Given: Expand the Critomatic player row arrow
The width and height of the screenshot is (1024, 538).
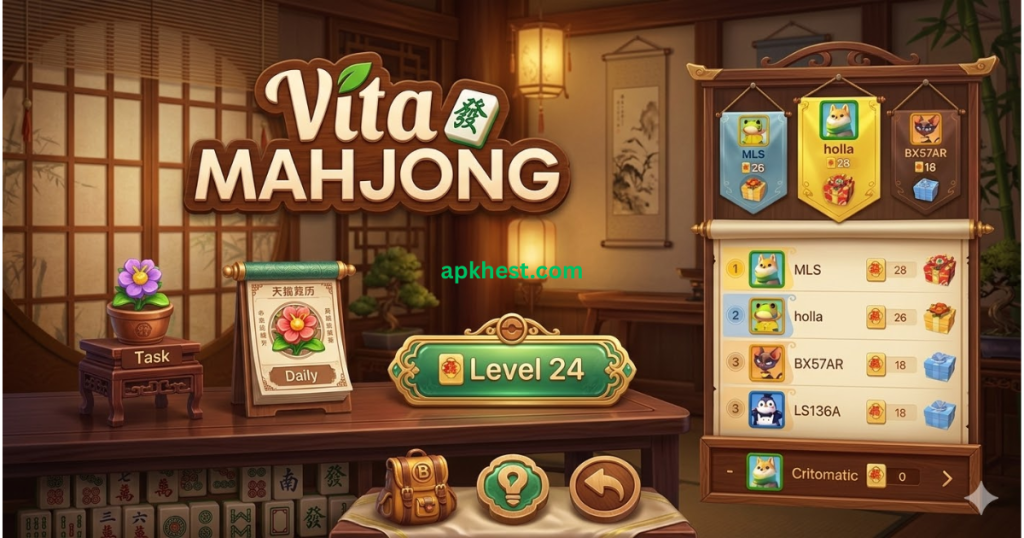Looking at the screenshot, I should pyautogui.click(x=947, y=476).
